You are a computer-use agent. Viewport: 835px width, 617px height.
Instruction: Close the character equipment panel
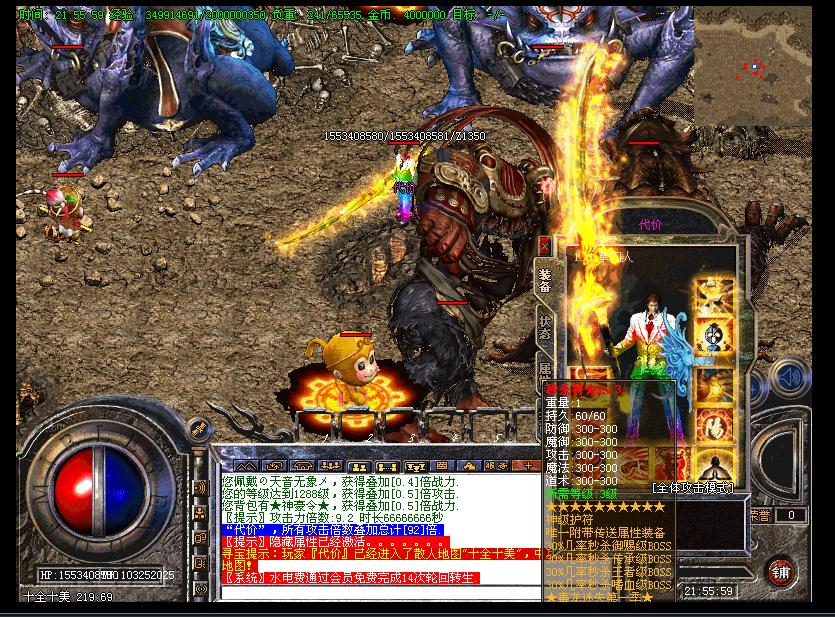coord(544,245)
